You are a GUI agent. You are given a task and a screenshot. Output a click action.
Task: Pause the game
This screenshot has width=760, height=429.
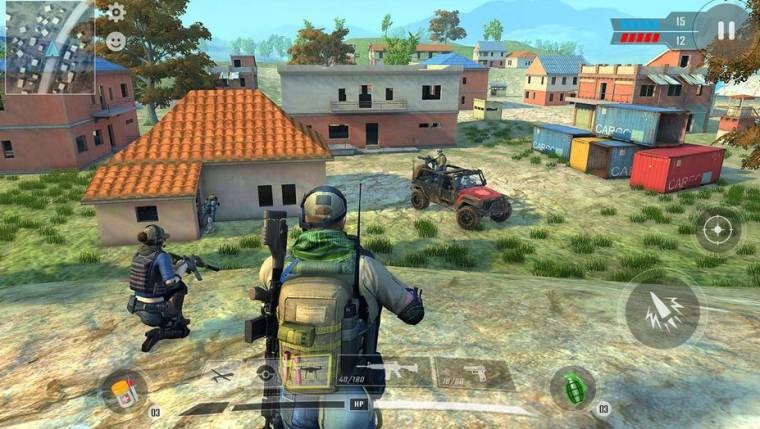pyautogui.click(x=725, y=30)
